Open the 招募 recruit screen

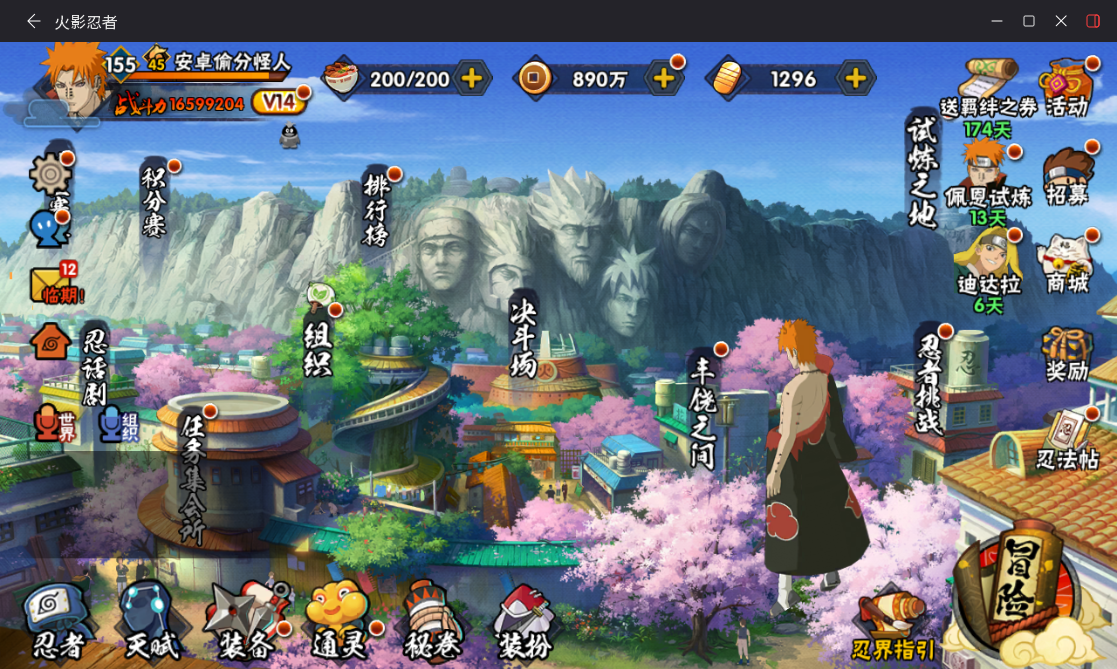point(1066,177)
